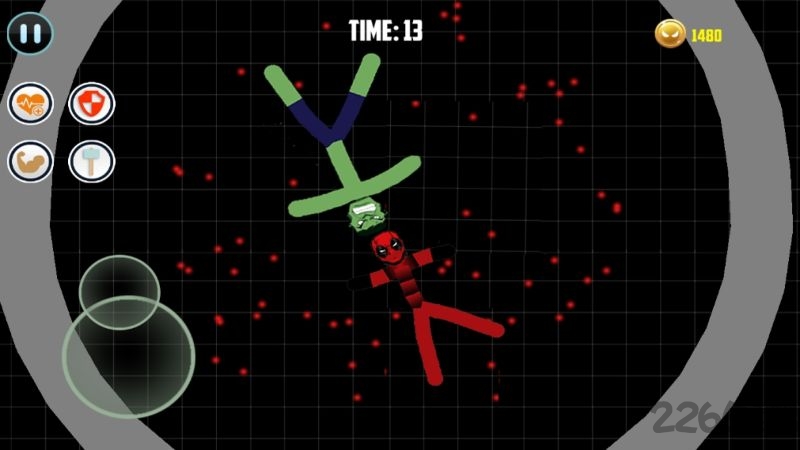Select the hammer weapon power-up
The image size is (800, 450).
(x=91, y=161)
